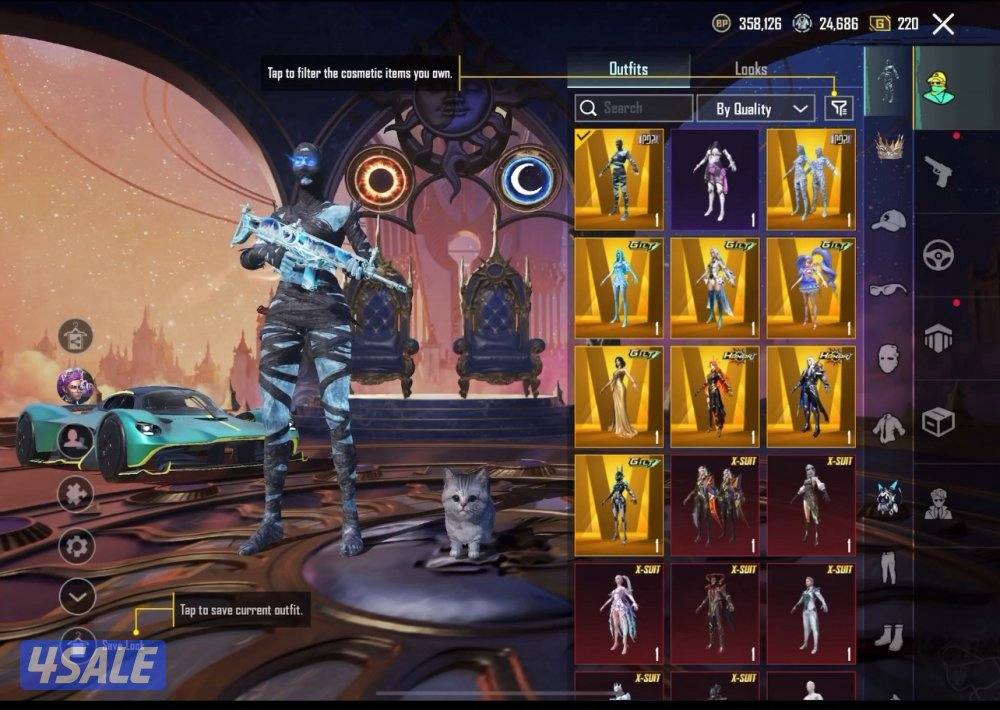
Task: Close the inventory screen
Action: pyautogui.click(x=943, y=24)
